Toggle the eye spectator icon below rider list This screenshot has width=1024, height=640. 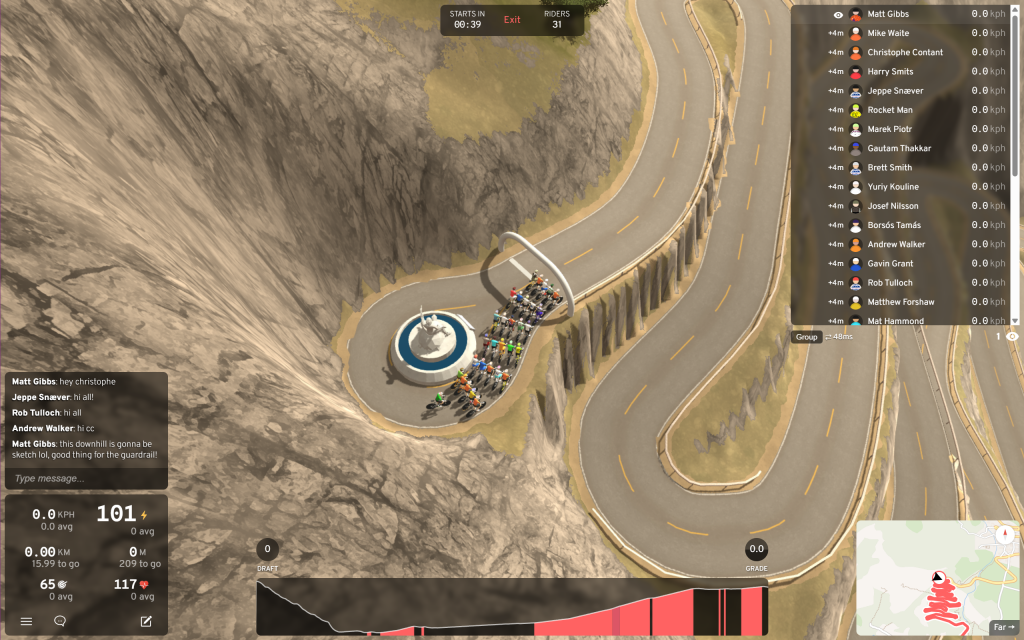1012,337
